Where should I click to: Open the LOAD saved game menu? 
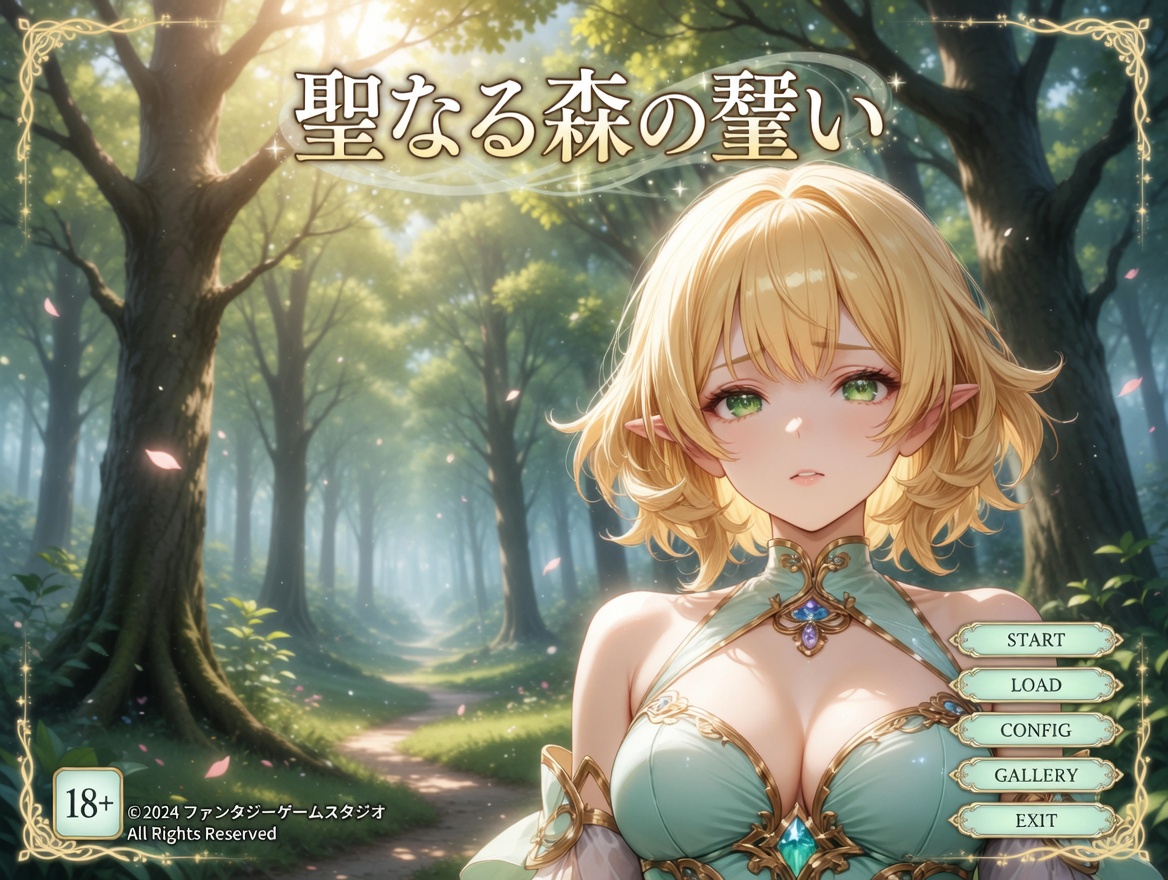1035,685
